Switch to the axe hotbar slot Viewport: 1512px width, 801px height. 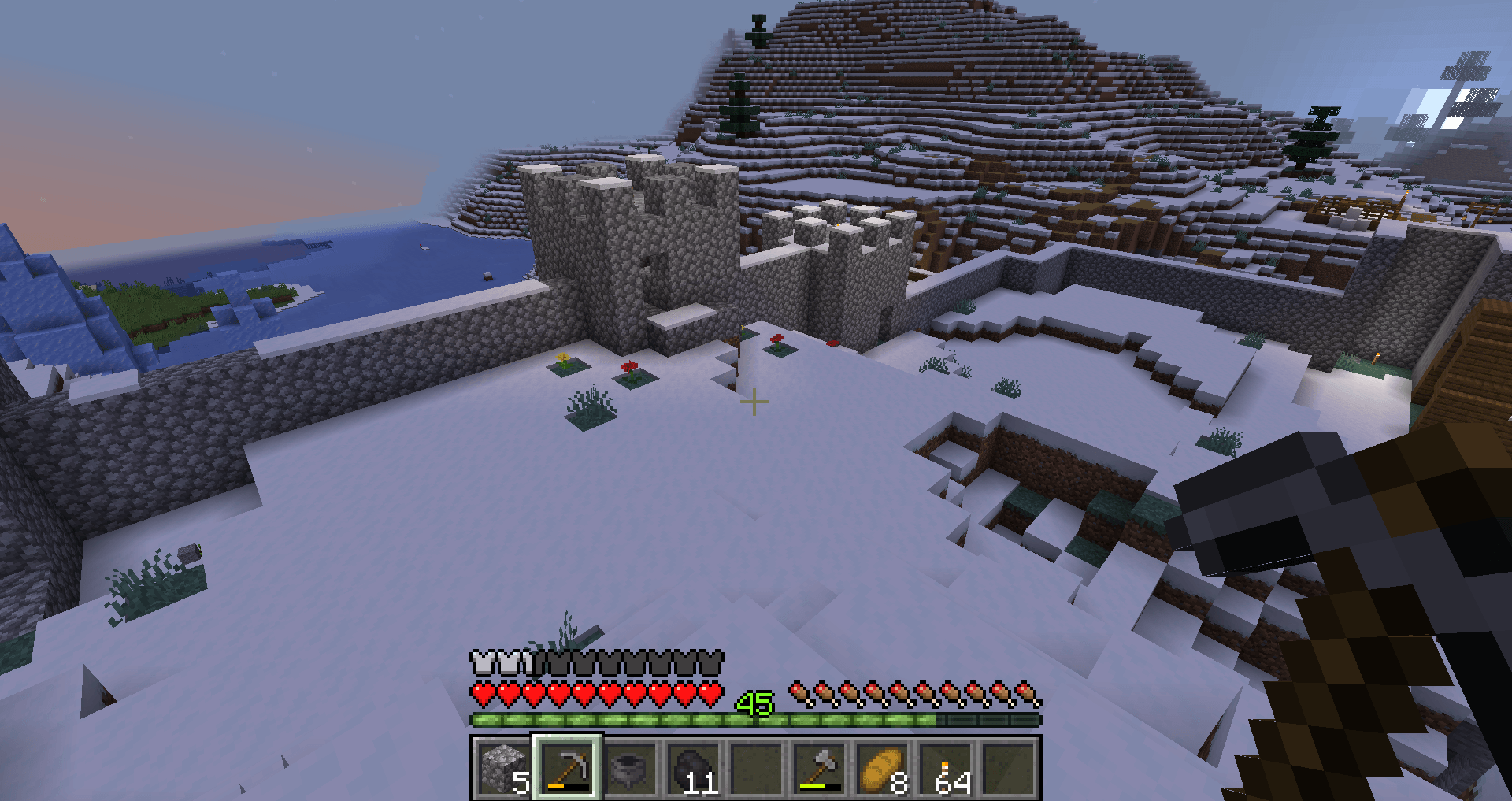pyautogui.click(x=820, y=768)
